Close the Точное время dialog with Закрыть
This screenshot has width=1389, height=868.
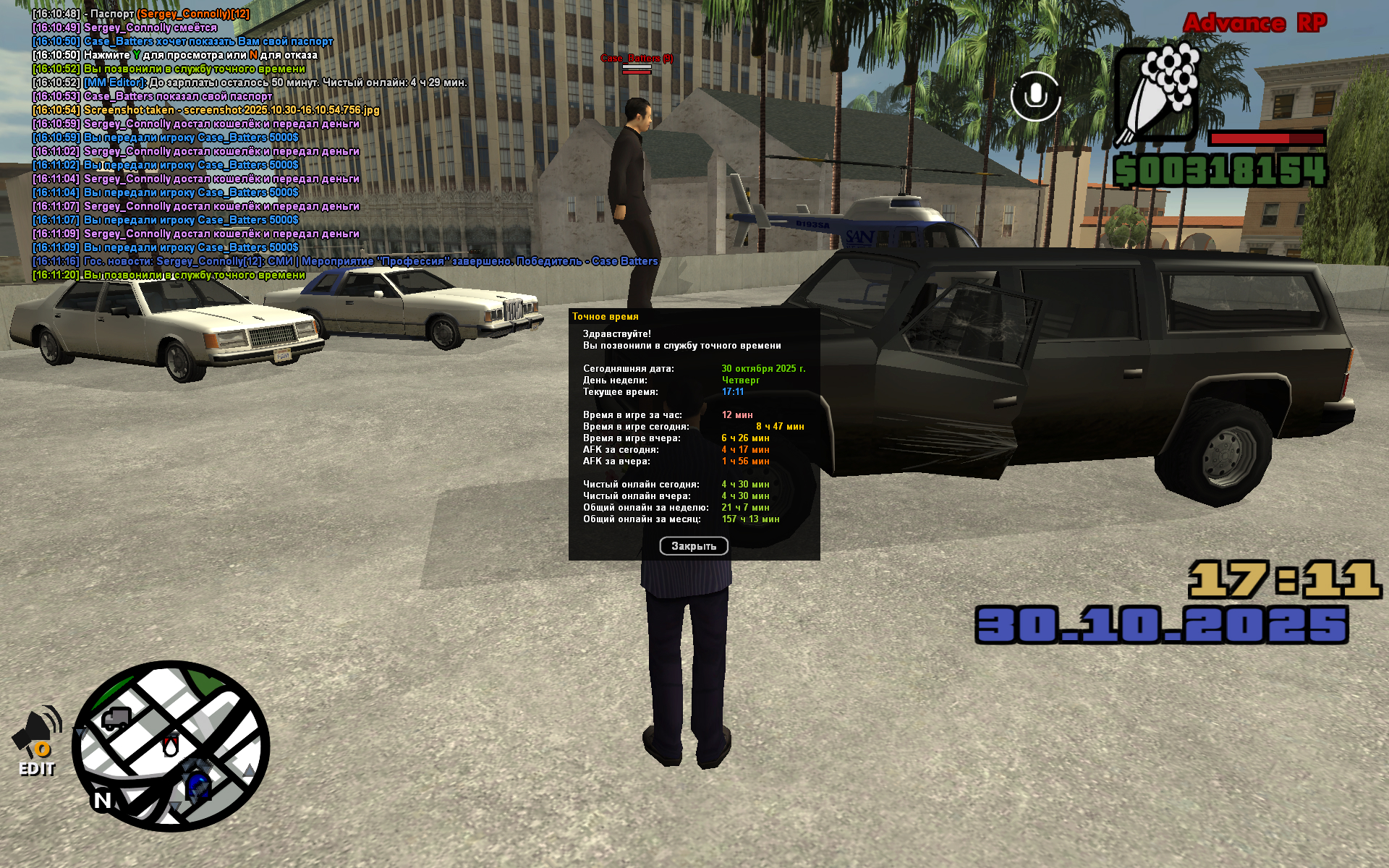[693, 546]
